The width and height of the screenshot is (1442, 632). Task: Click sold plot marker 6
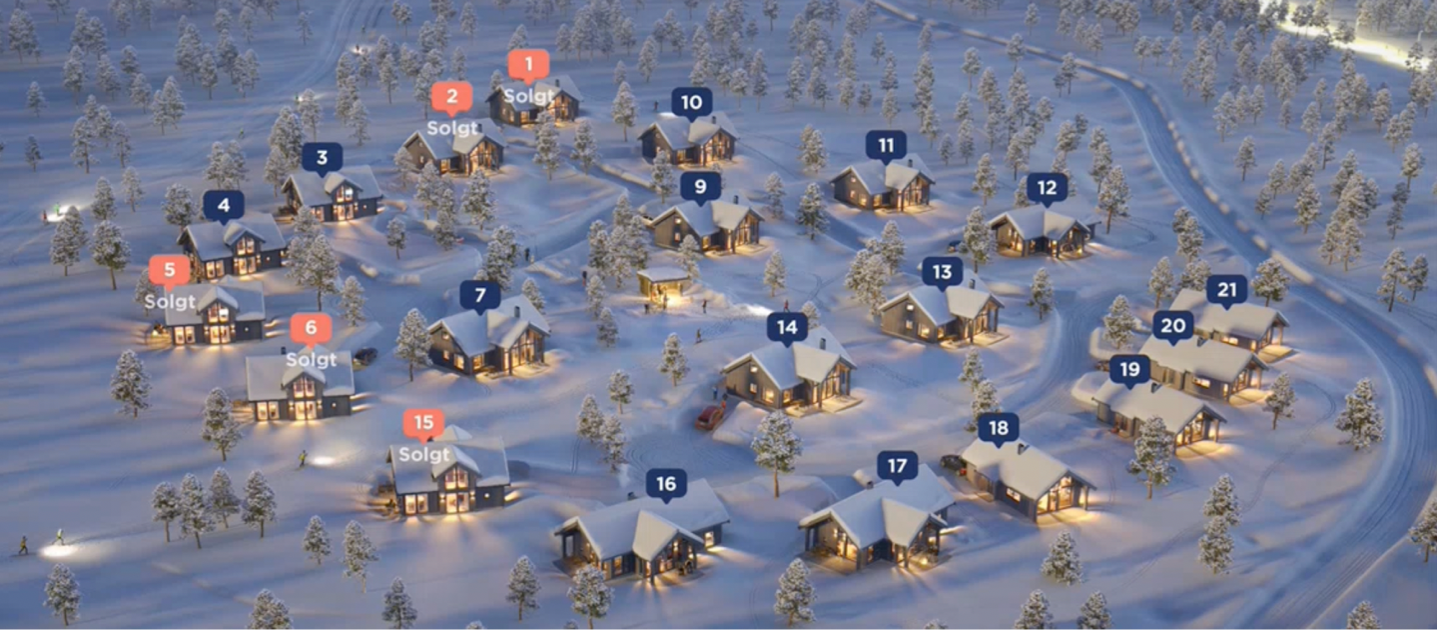click(x=311, y=329)
